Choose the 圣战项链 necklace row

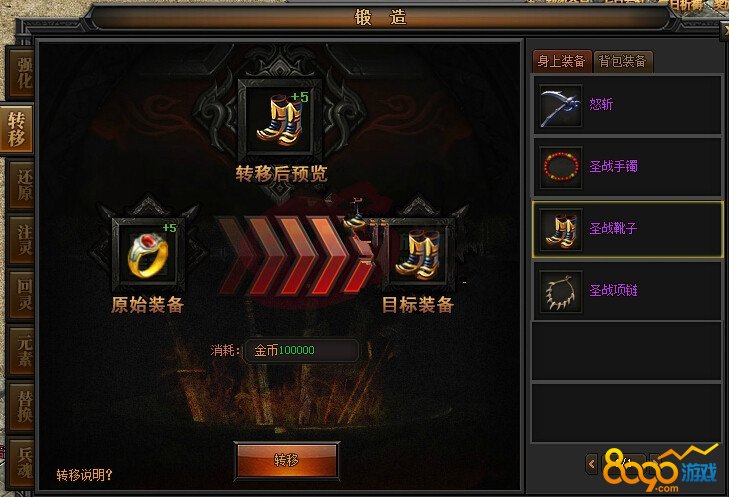click(x=626, y=291)
